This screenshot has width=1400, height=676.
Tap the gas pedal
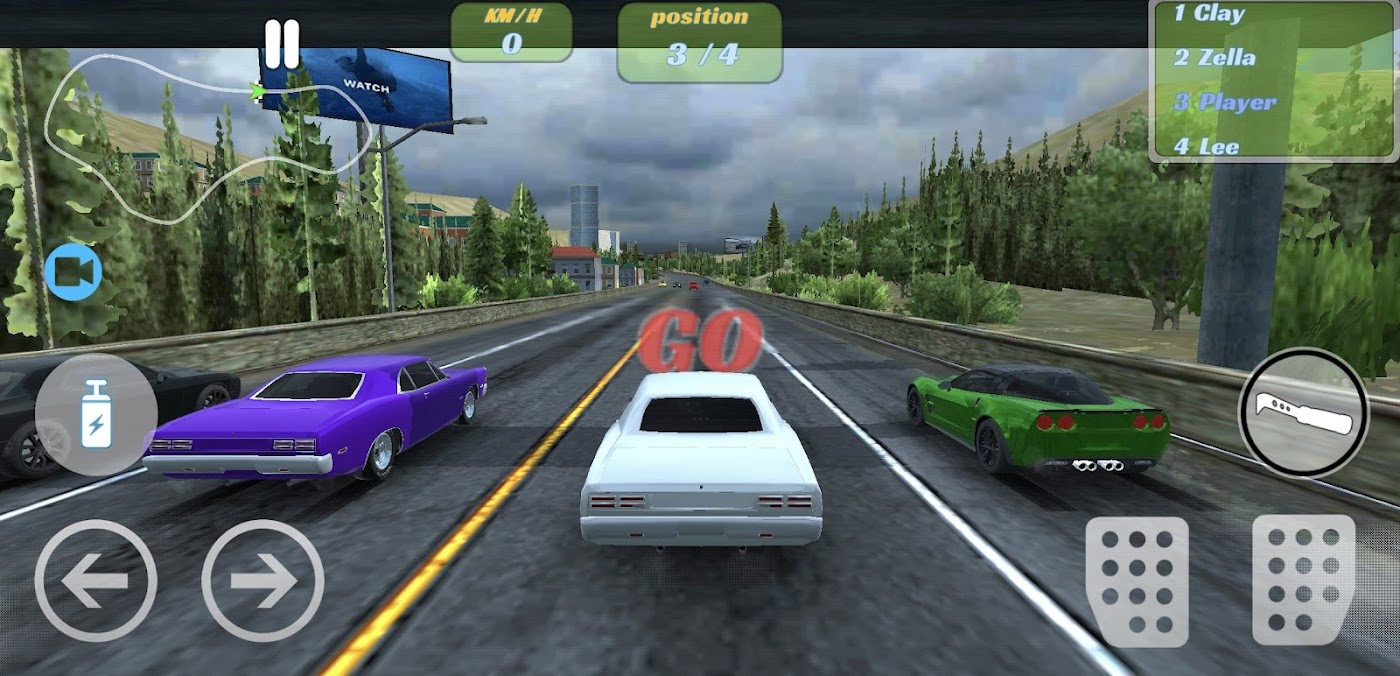point(1303,580)
